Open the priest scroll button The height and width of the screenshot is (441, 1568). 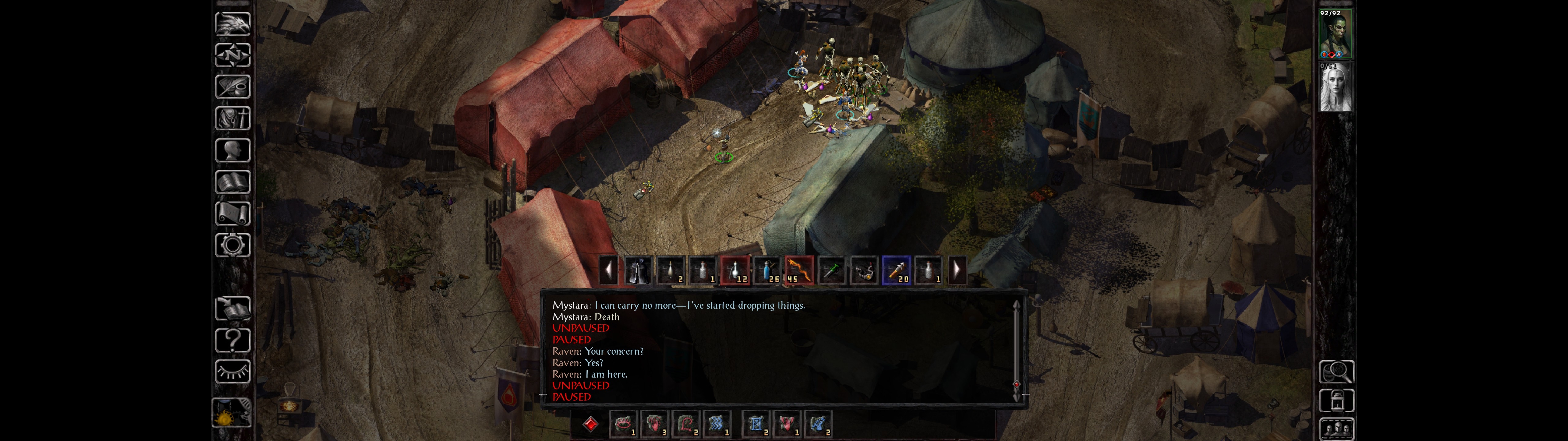232,213
